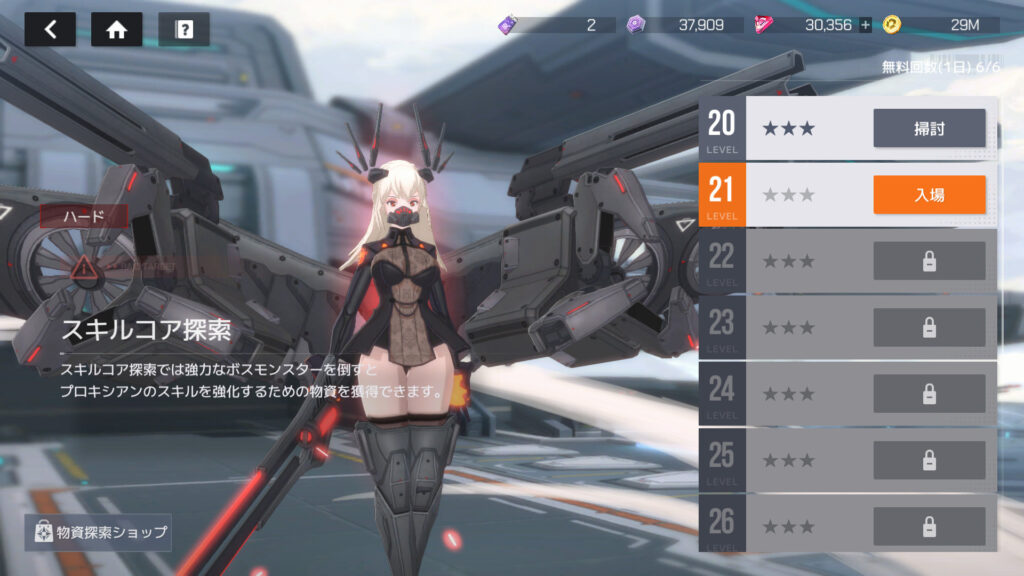Go back using the arrow button

(x=49, y=29)
